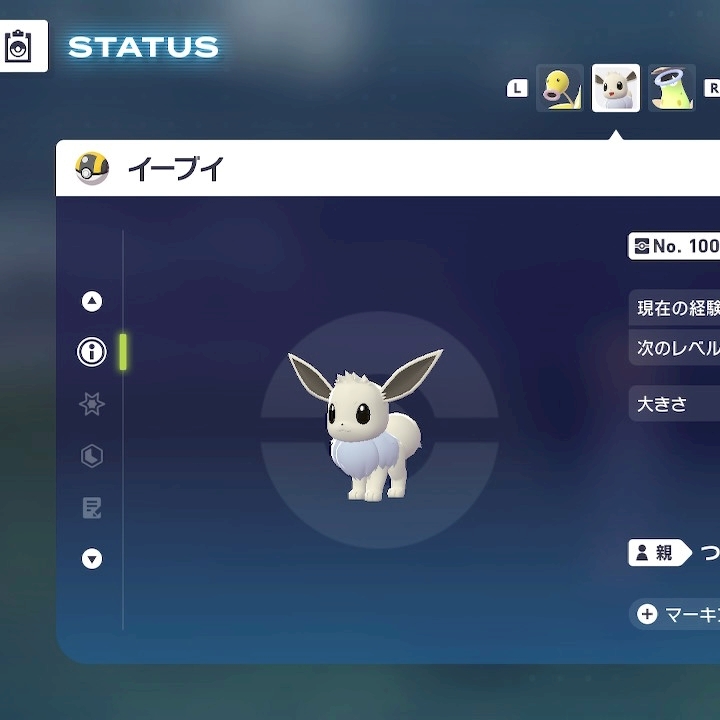Switch to the star-shaped status tab
The width and height of the screenshot is (720, 720).
[x=92, y=404]
